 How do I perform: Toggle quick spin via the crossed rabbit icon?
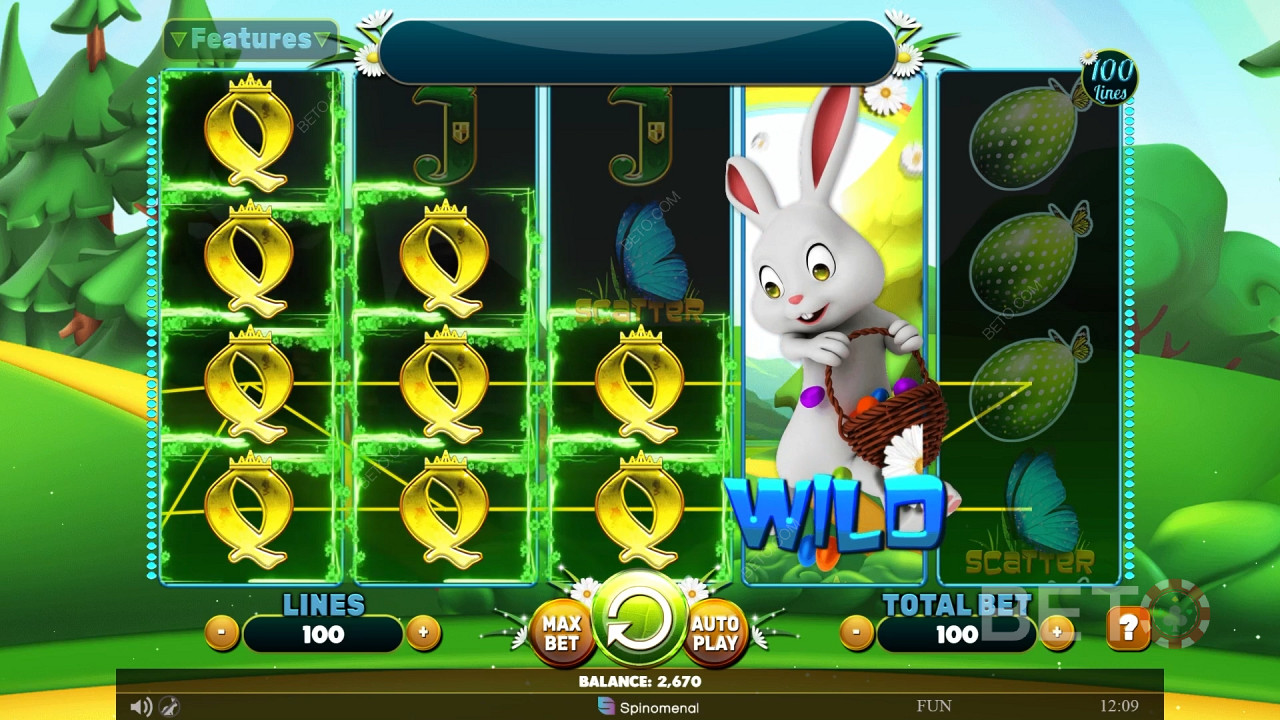click(x=170, y=707)
